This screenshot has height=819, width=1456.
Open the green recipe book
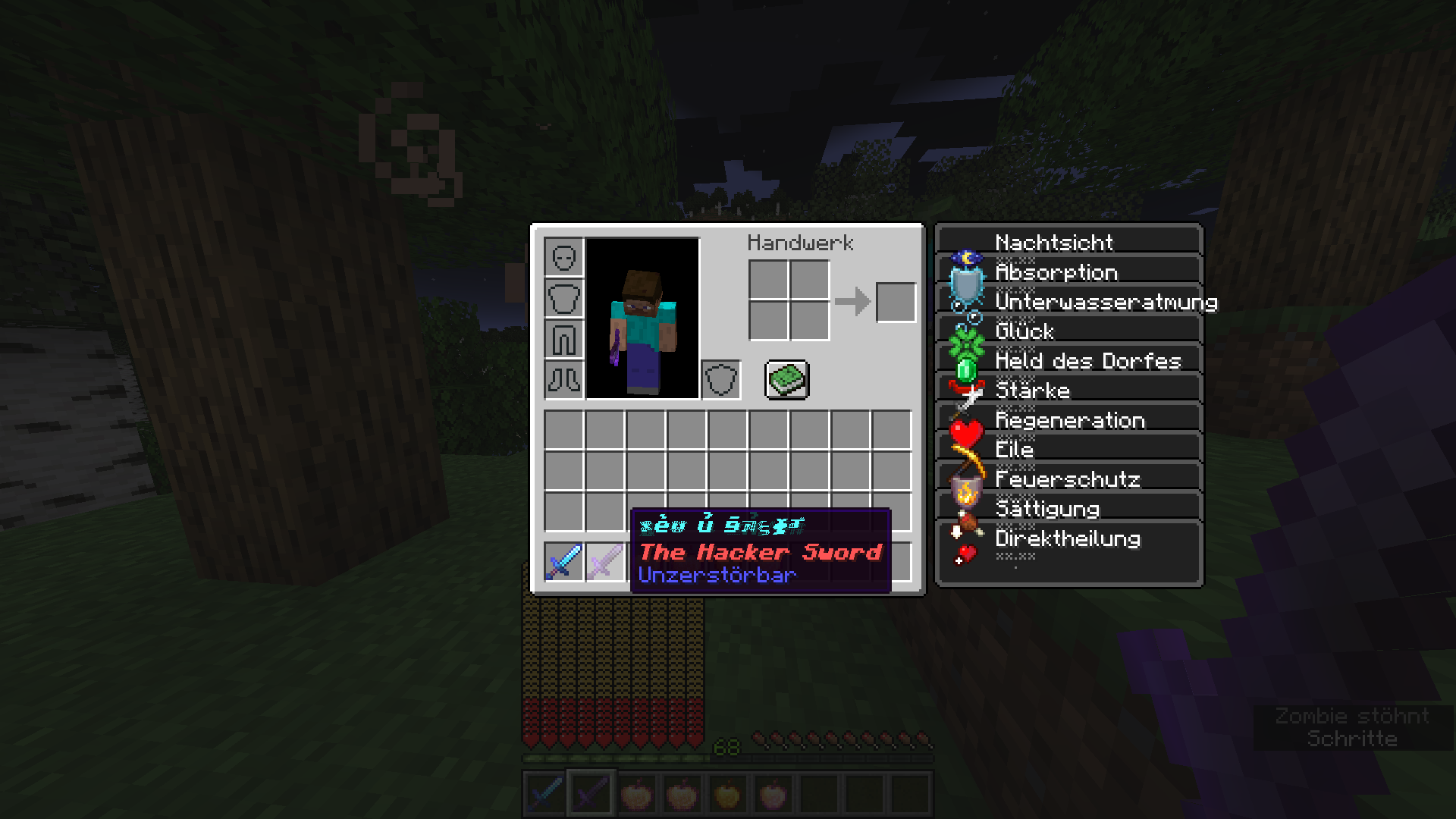tap(787, 379)
